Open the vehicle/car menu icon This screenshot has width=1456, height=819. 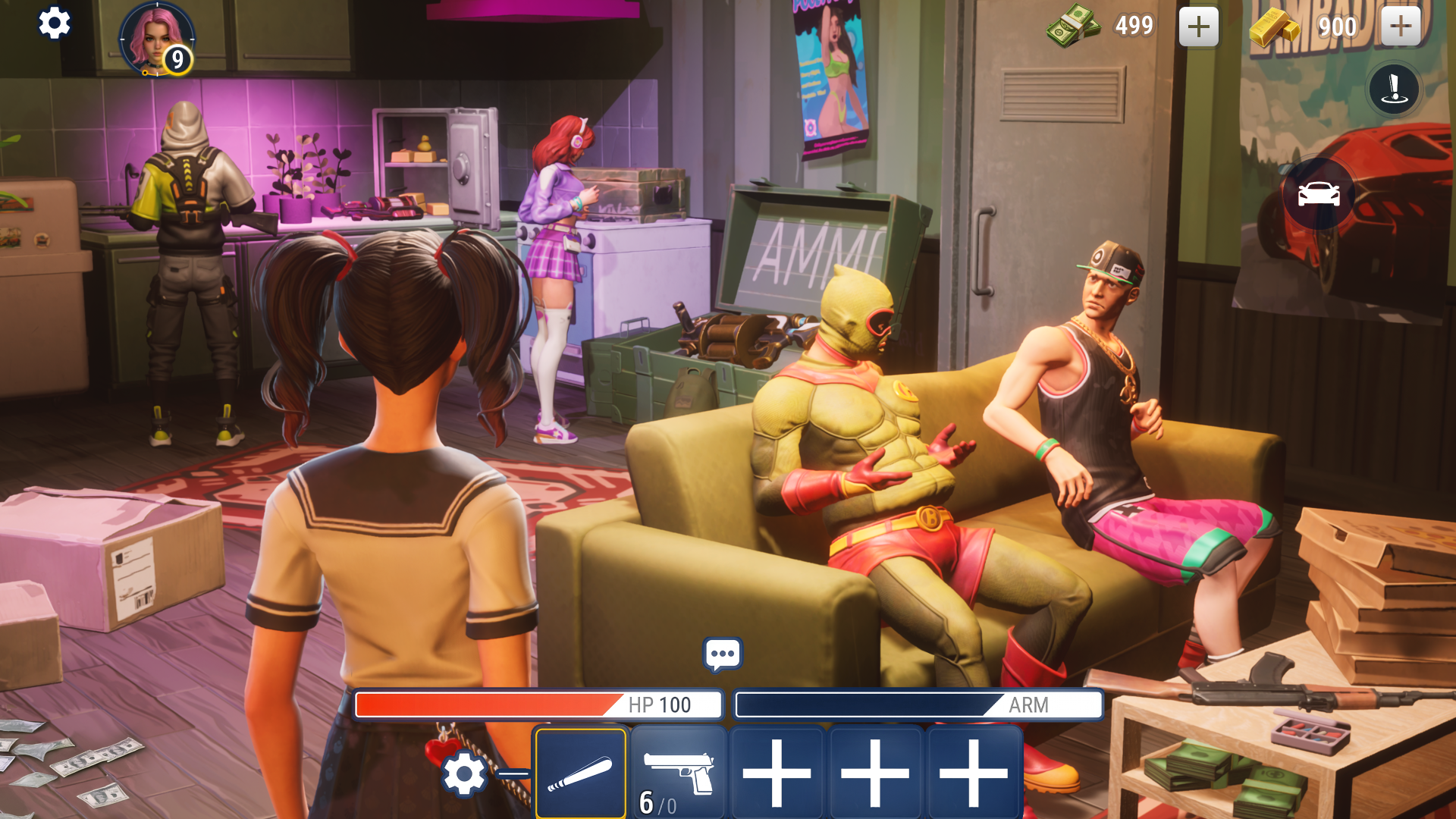click(x=1319, y=194)
